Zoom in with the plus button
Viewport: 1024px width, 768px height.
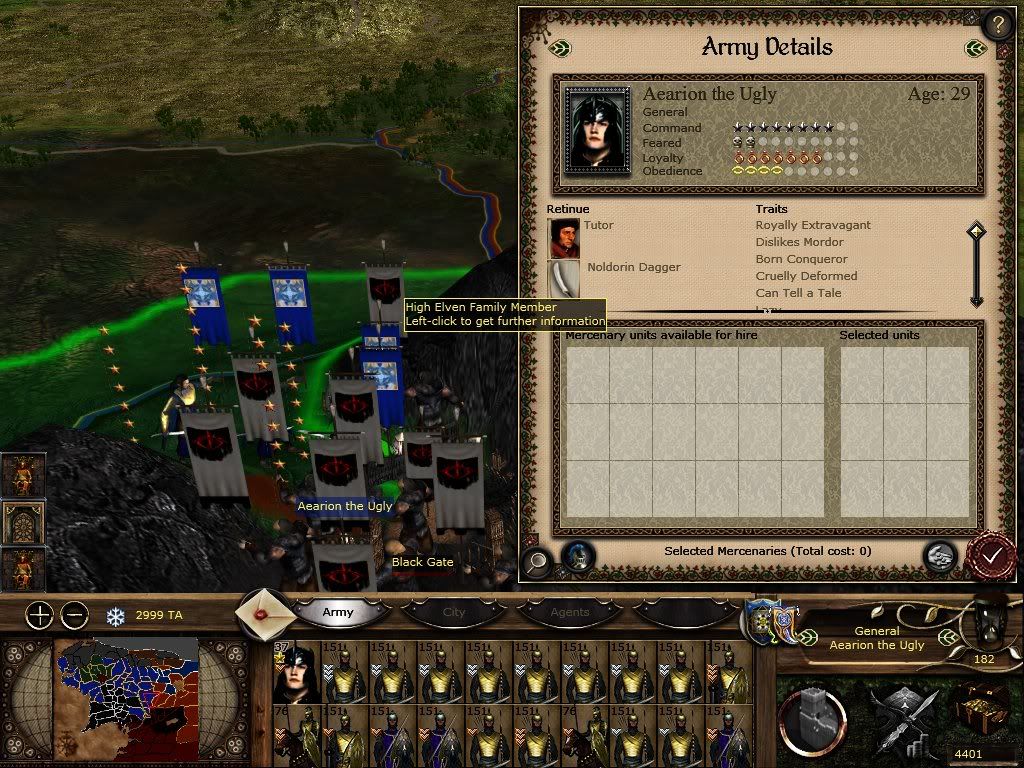39,615
